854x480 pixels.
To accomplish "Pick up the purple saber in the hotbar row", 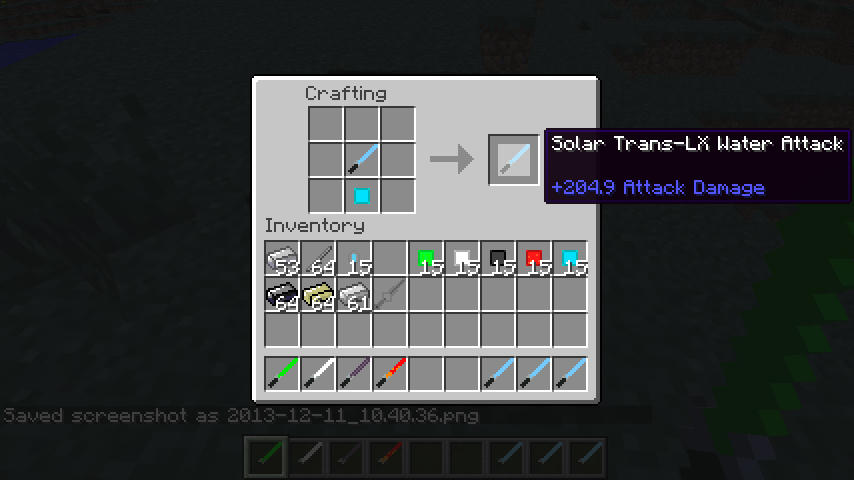I will [x=355, y=373].
